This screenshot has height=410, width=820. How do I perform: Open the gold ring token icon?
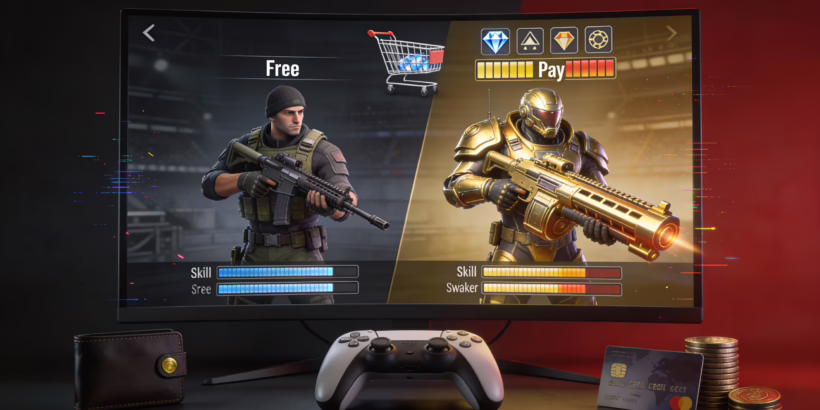click(598, 41)
